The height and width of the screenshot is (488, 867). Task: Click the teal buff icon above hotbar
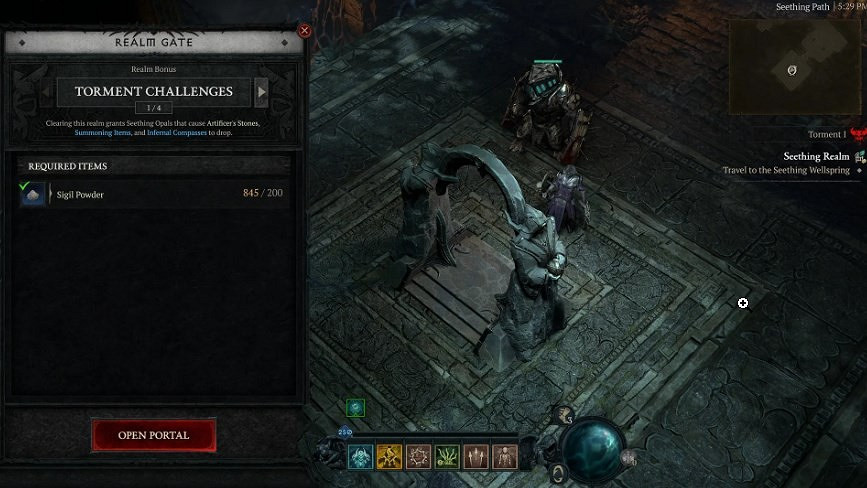[356, 408]
